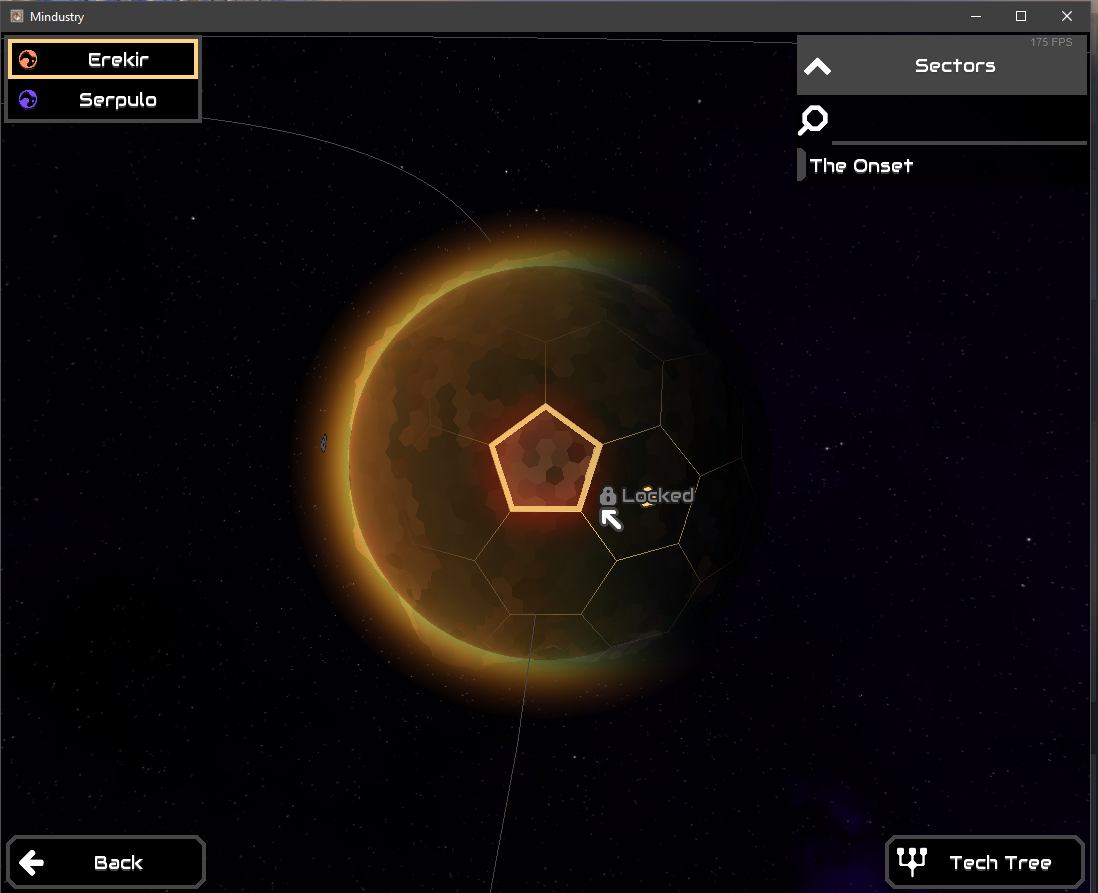1098x893 pixels.
Task: Go Back from the planet map
Action: tap(105, 862)
